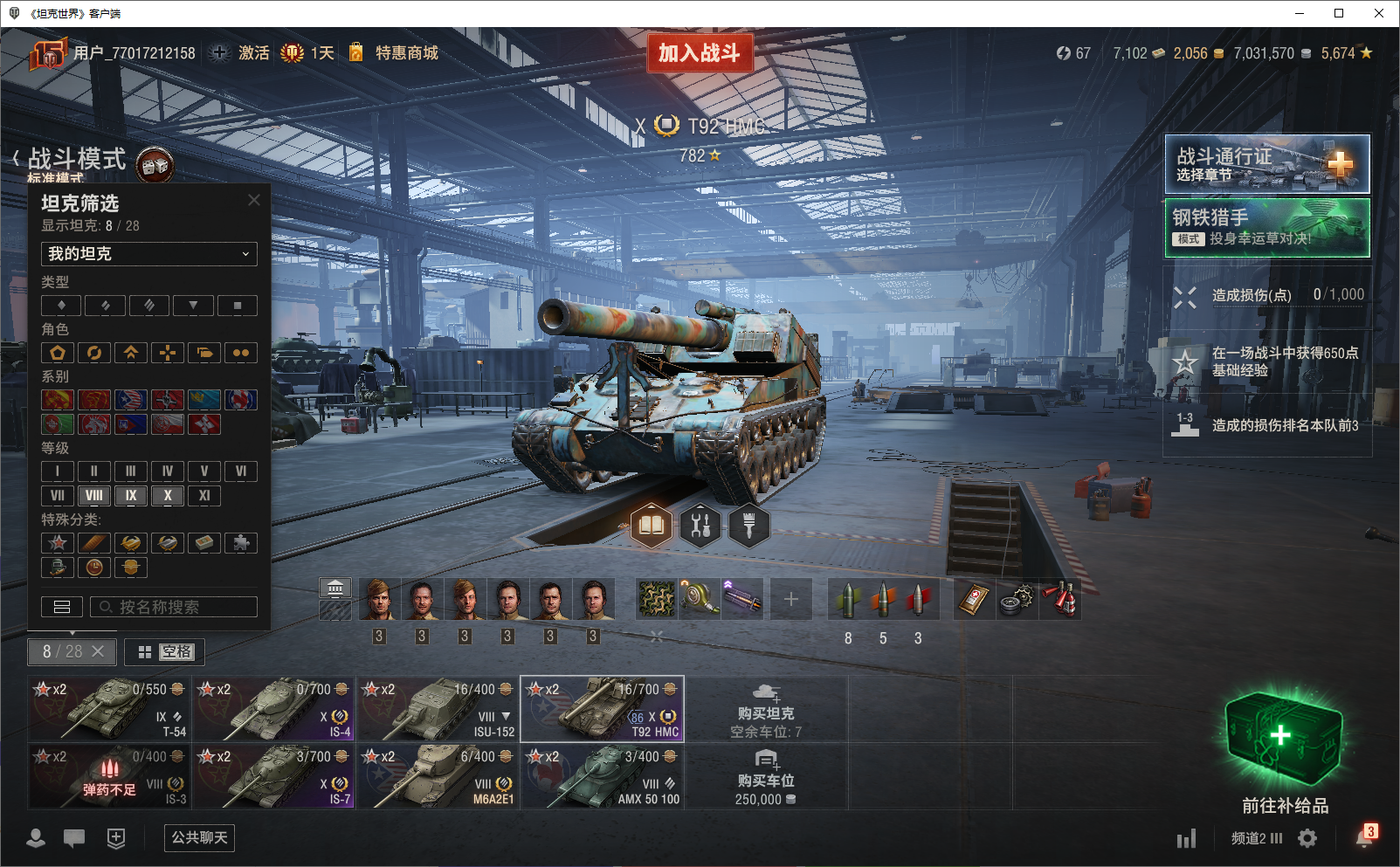Close the 坦克筛选 filter panel

click(254, 200)
